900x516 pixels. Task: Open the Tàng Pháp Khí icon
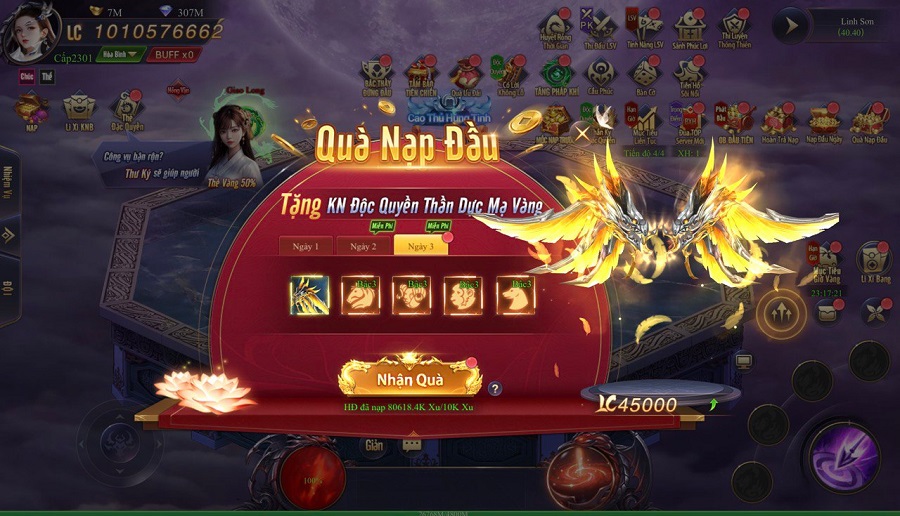pos(556,74)
